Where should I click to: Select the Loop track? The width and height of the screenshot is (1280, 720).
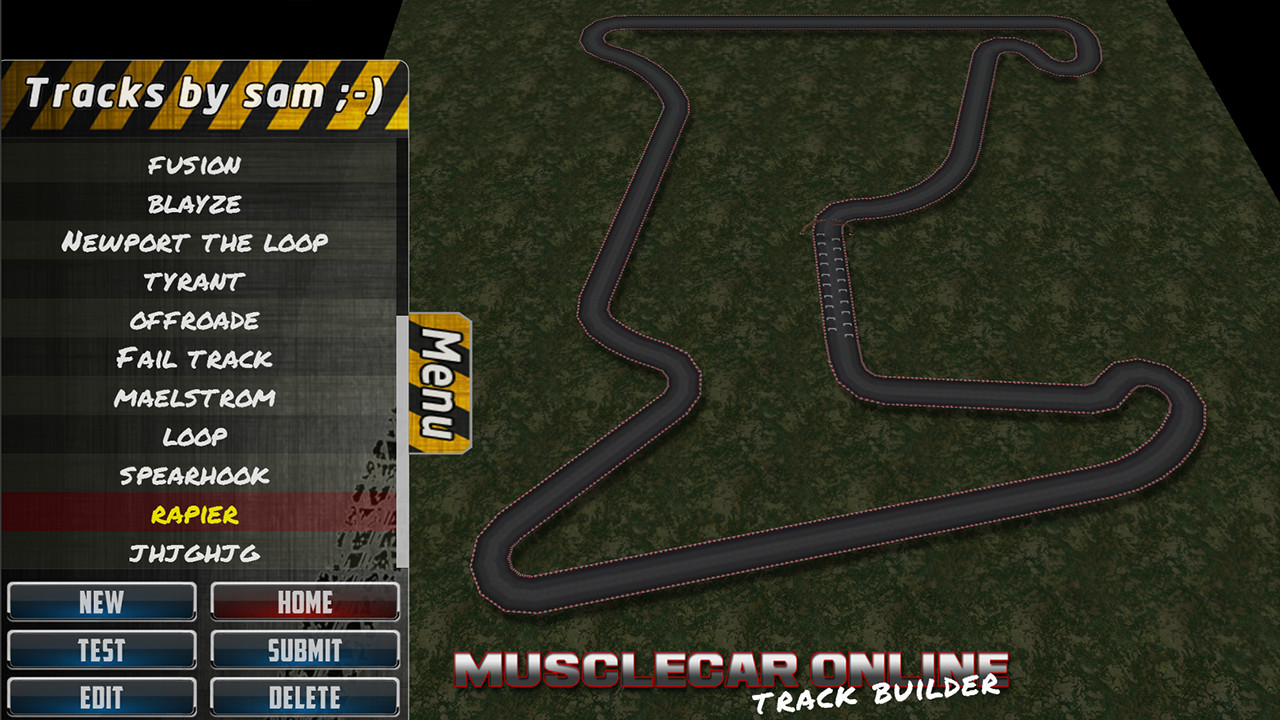197,436
